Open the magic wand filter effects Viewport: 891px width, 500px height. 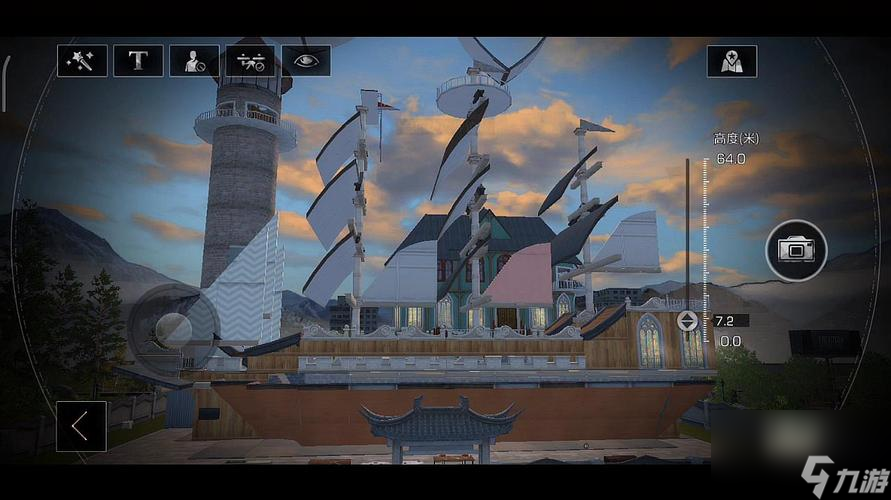tap(81, 61)
